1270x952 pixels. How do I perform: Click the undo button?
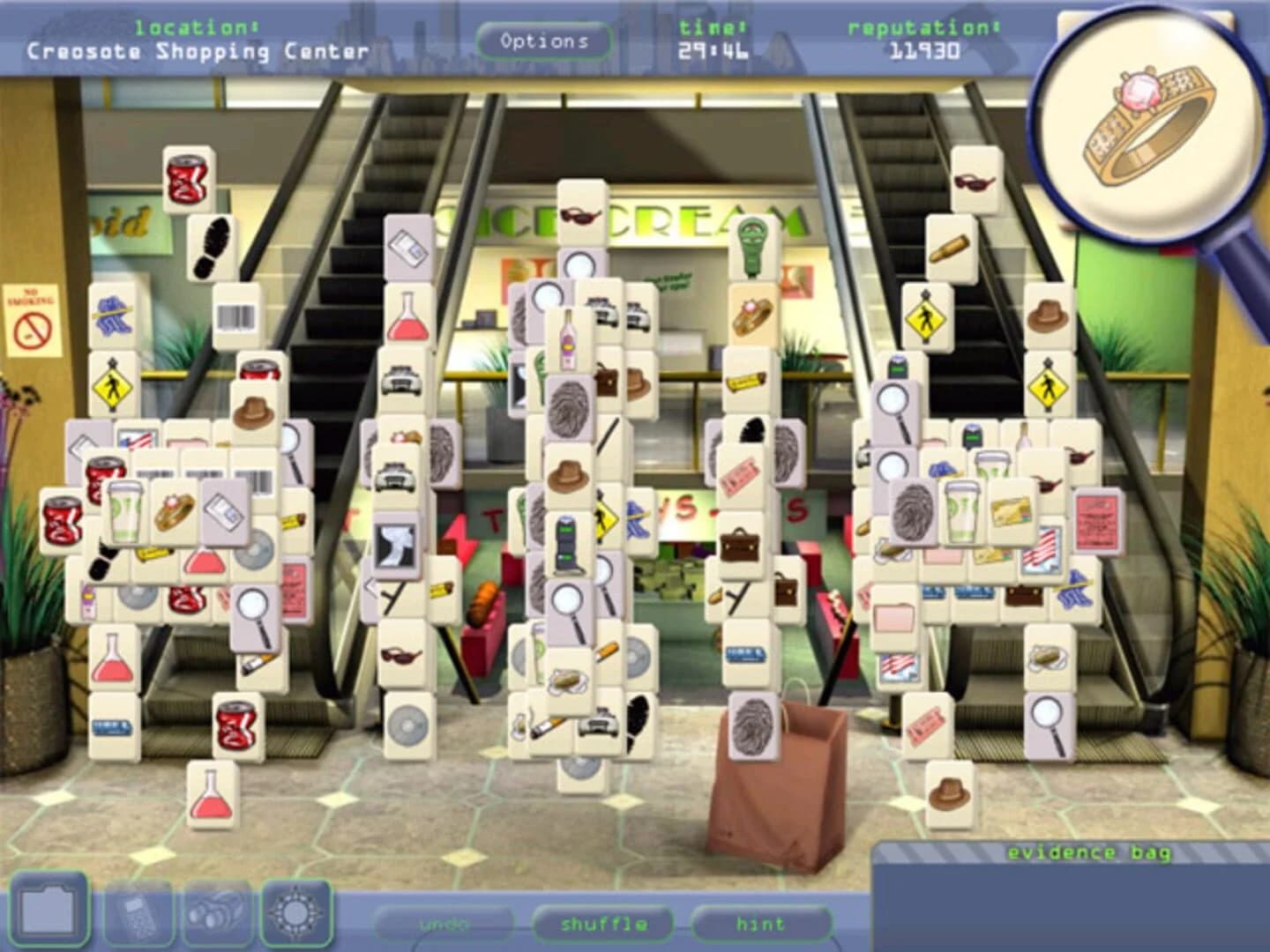coord(446,924)
